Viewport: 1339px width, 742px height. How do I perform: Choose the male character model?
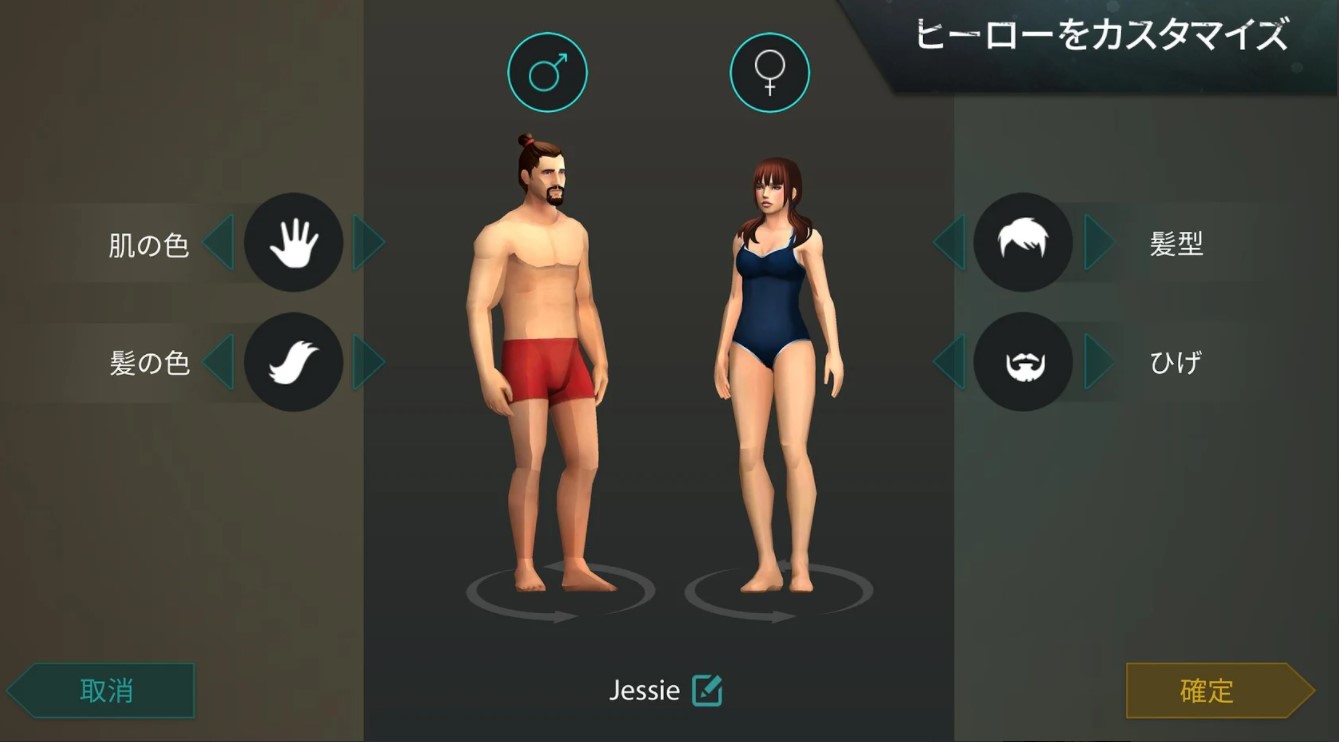click(538, 360)
